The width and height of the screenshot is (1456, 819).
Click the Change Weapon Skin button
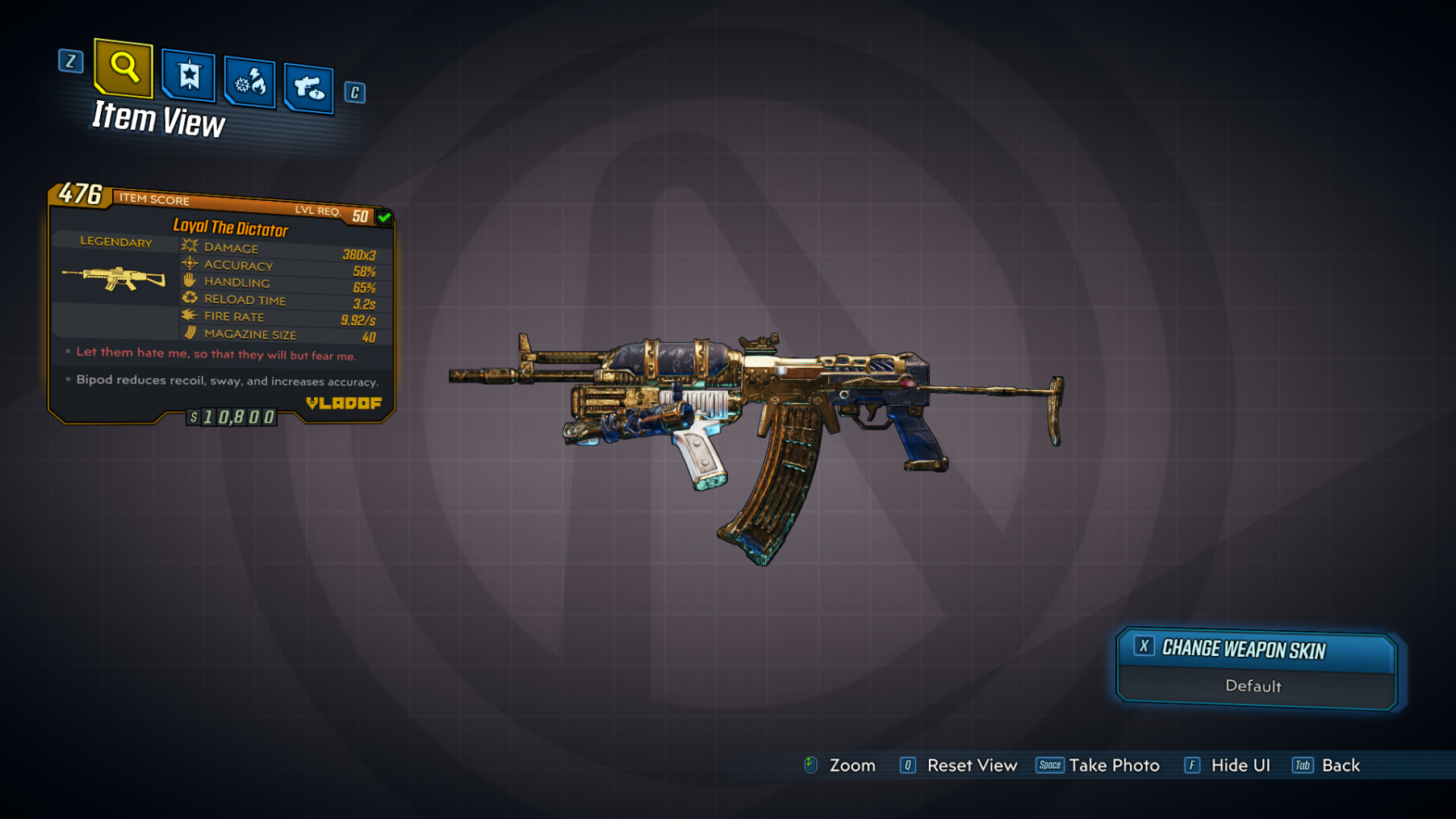[x=1256, y=650]
